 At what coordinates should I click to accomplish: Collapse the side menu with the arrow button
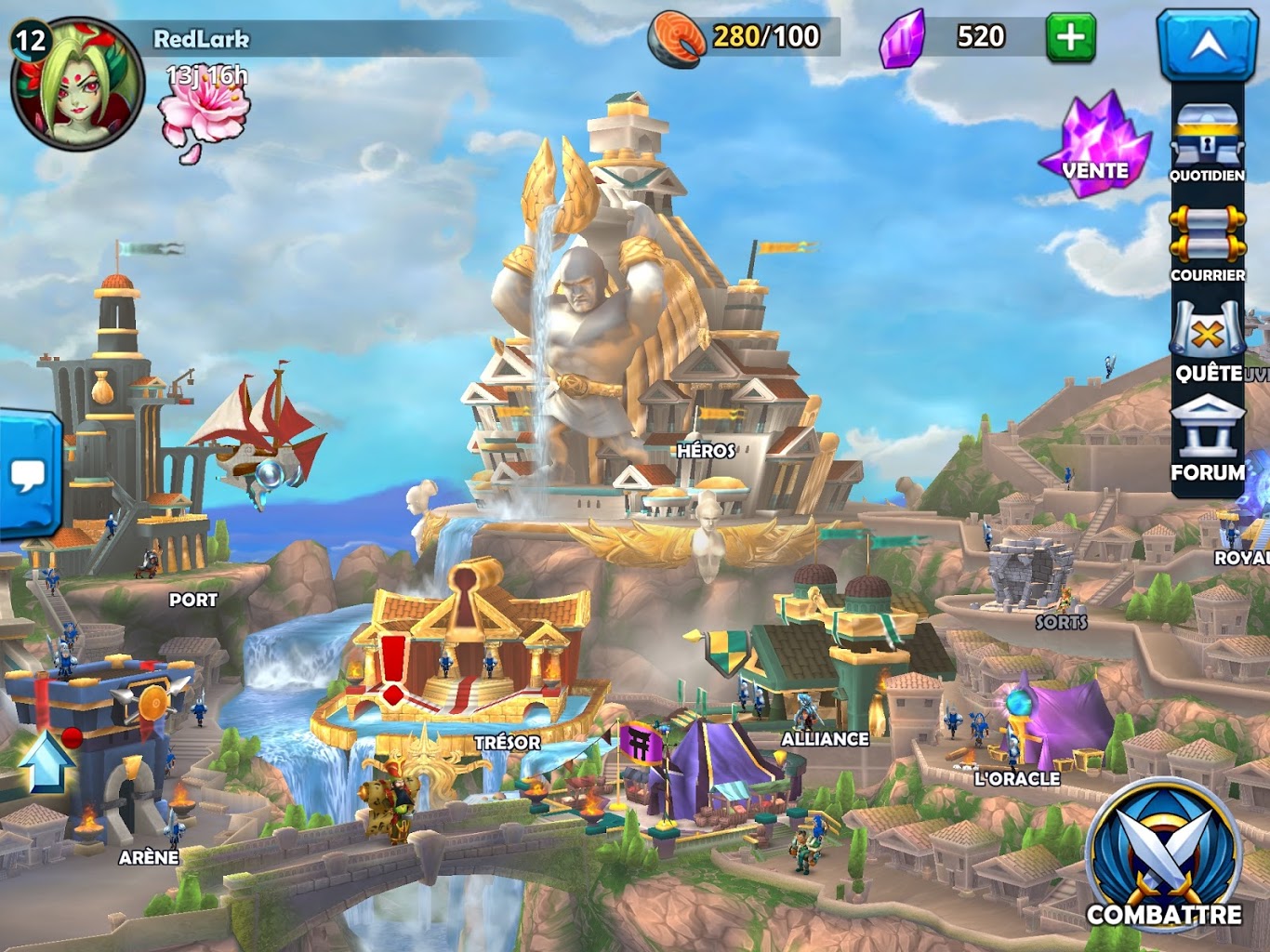(1207, 45)
